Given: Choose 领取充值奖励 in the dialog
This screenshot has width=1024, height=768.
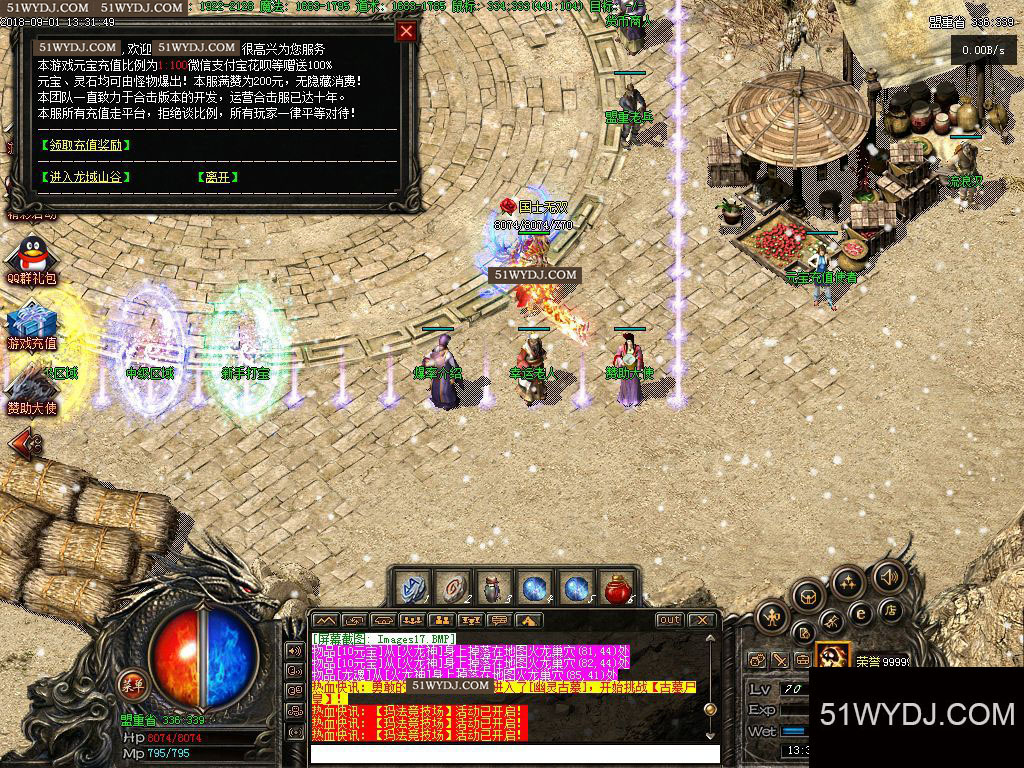Looking at the screenshot, I should click(86, 145).
